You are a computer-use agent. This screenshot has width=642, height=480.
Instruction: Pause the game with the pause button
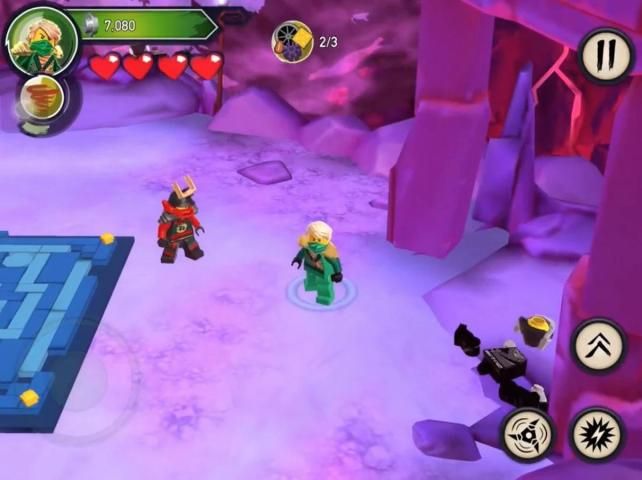click(x=605, y=56)
